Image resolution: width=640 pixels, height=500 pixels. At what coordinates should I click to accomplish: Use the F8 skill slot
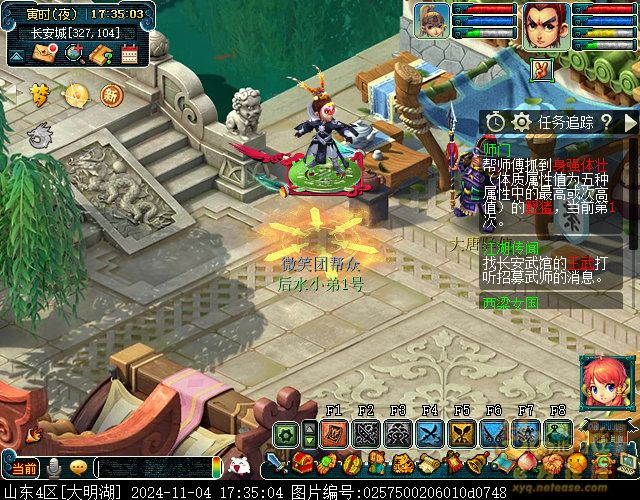(x=557, y=433)
